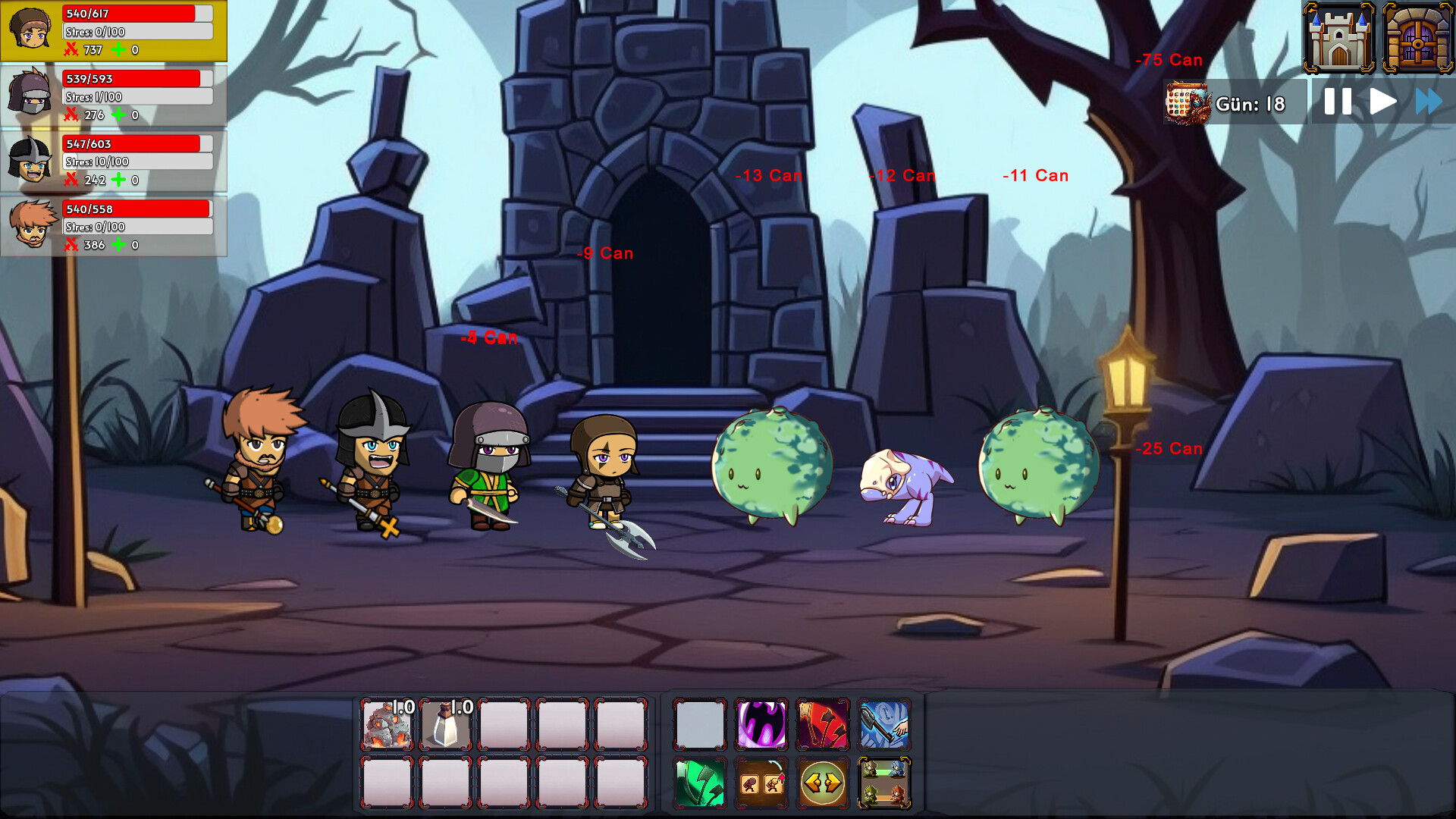The height and width of the screenshot is (819, 1456).
Task: Activate the green axe slash ability
Action: (x=700, y=783)
